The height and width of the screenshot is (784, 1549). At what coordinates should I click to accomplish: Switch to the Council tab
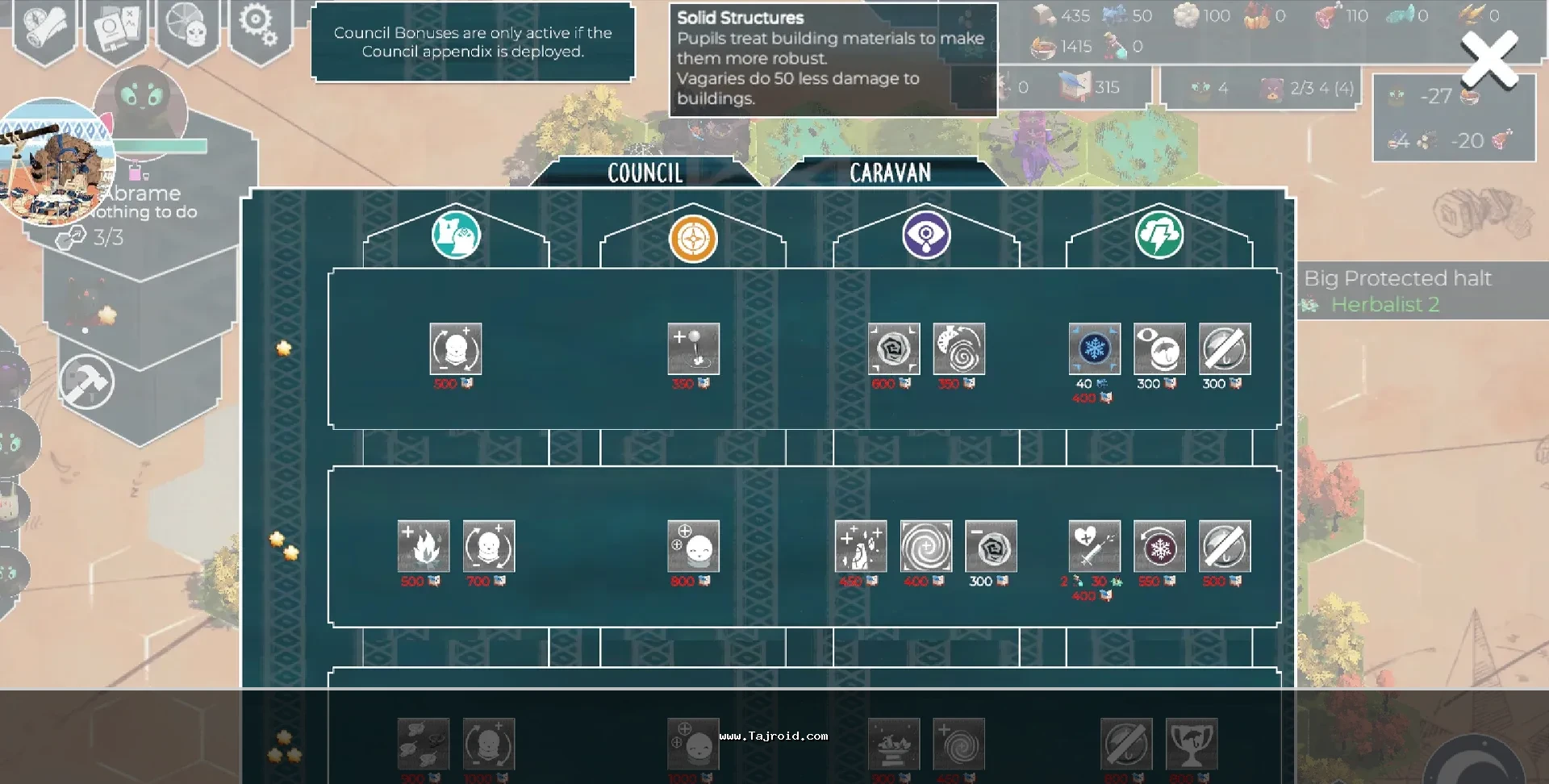pos(645,173)
